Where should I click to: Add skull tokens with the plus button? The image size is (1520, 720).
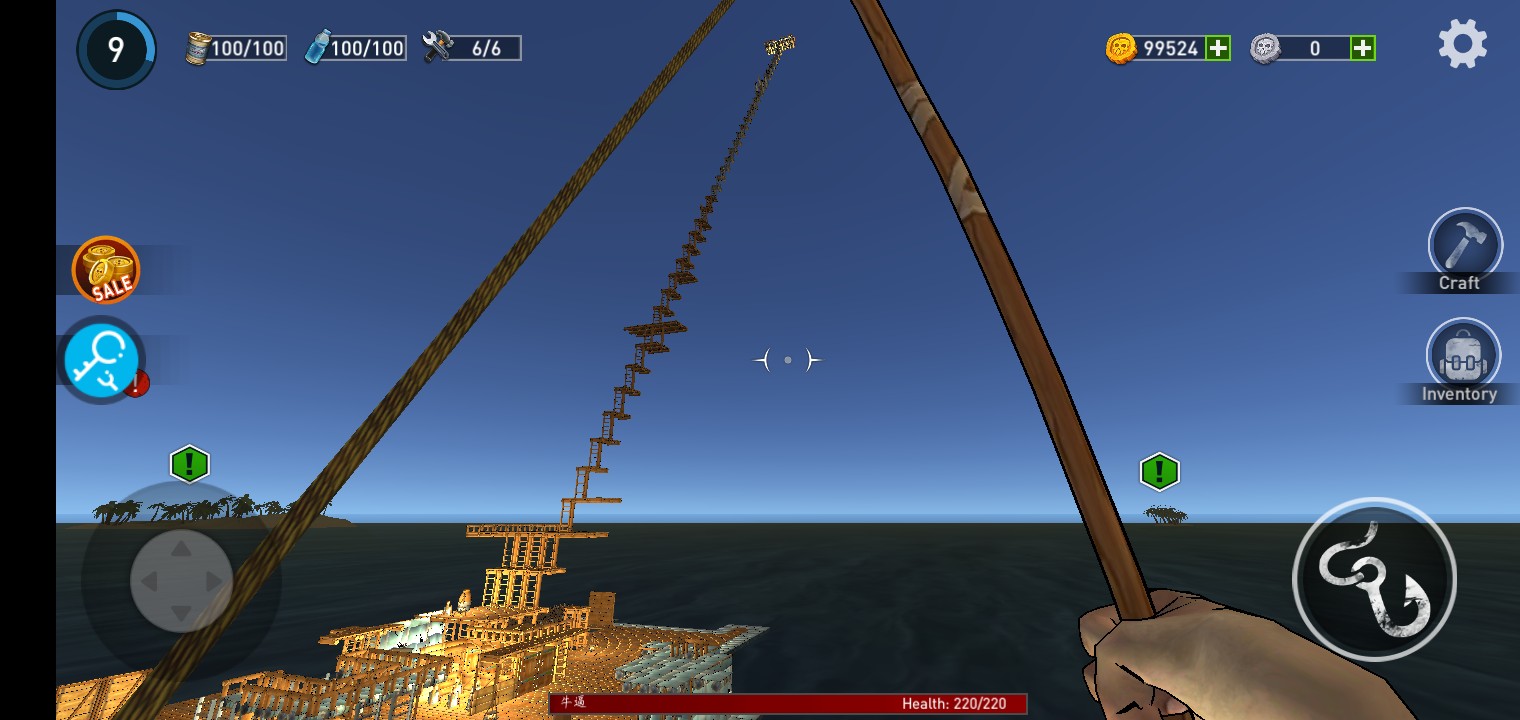pyautogui.click(x=1362, y=48)
